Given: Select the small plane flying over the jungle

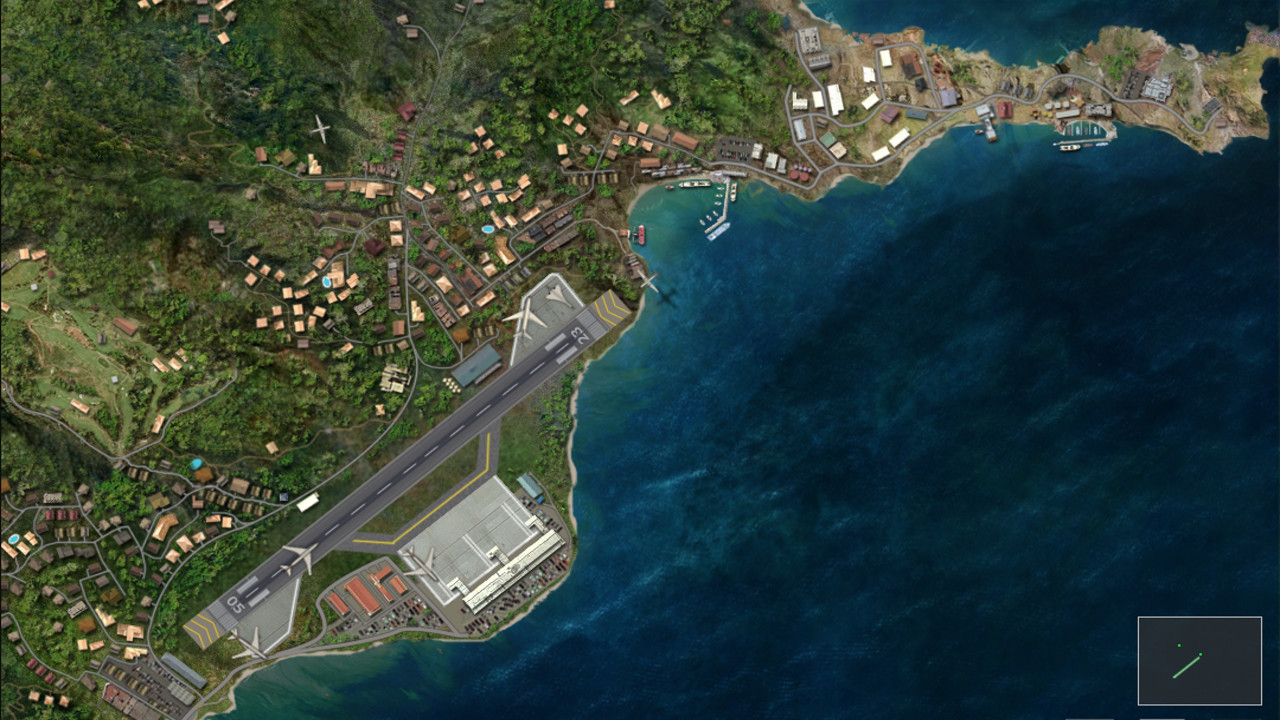Looking at the screenshot, I should [x=320, y=128].
